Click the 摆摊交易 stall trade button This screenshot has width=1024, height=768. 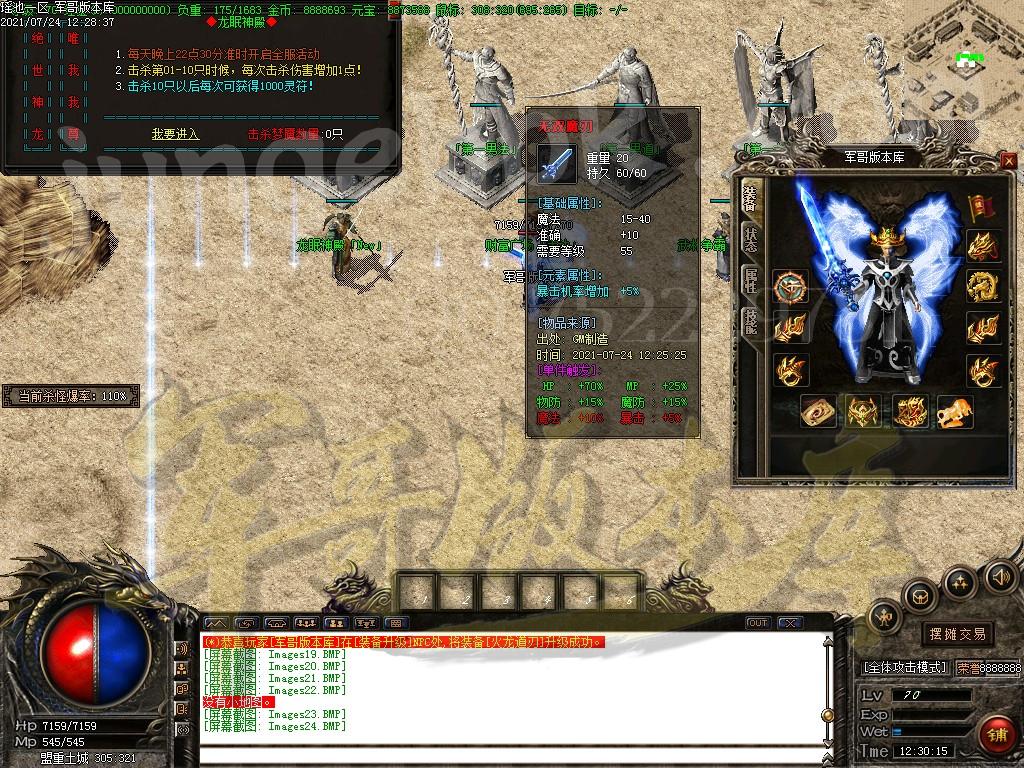(x=957, y=634)
